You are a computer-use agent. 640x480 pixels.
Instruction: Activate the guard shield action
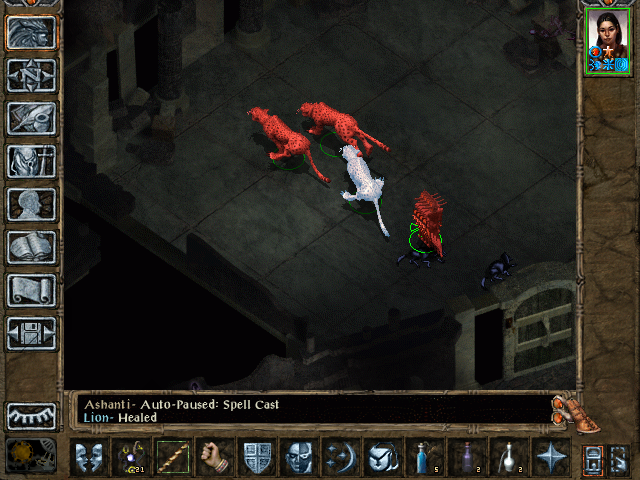tap(257, 457)
